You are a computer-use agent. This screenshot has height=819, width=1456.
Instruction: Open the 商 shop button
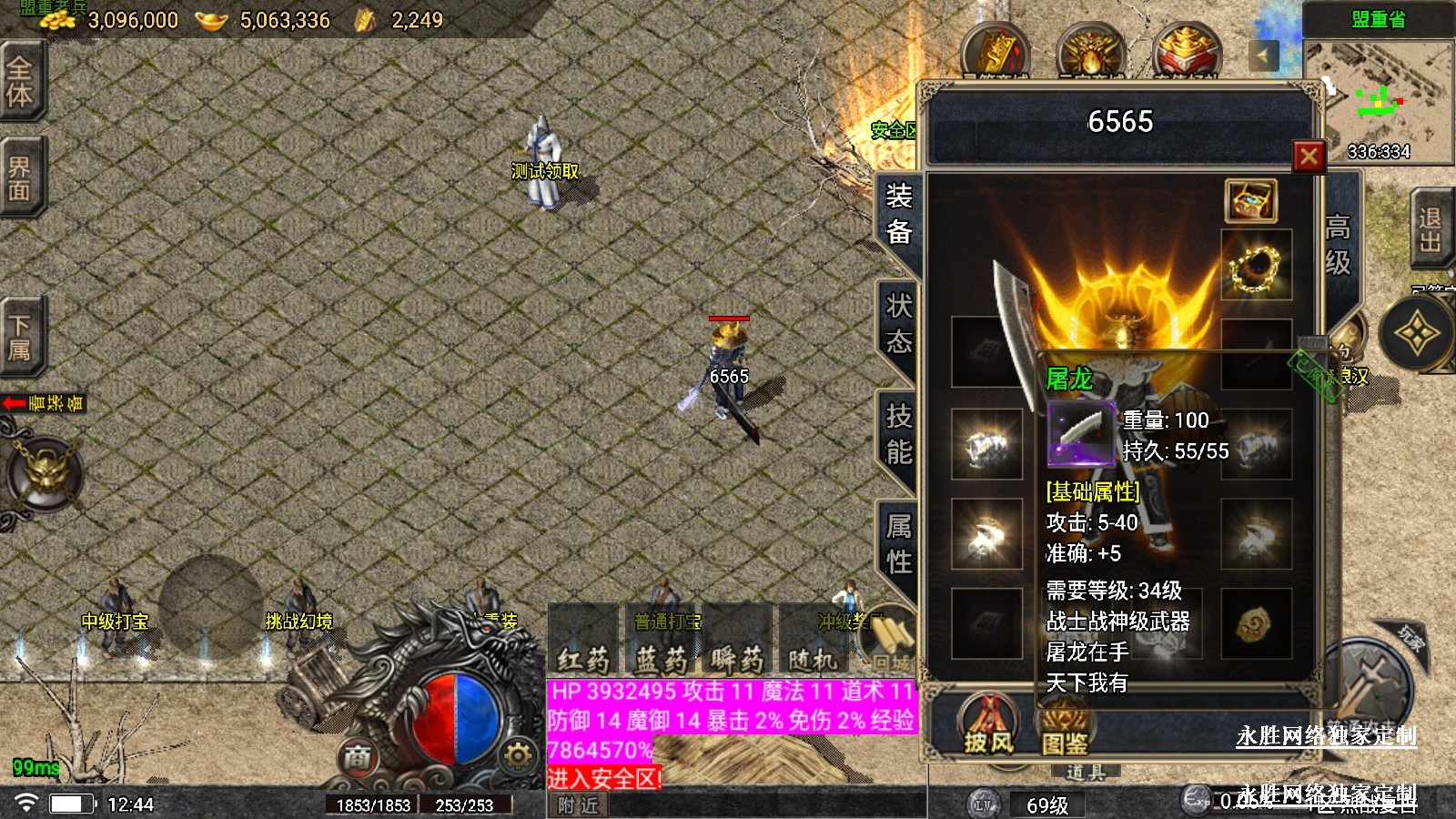358,757
